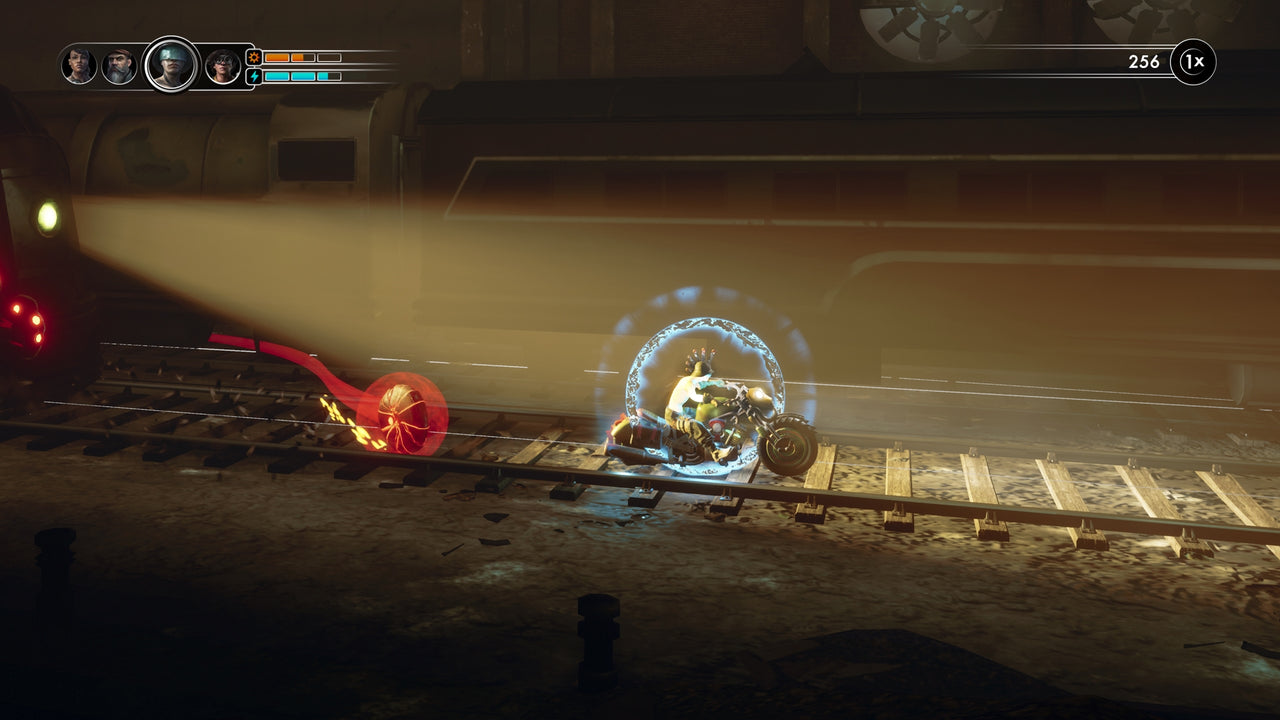The image size is (1280, 720).
Task: Click the red lights on the left locomotive
Action: pyautogui.click(x=27, y=325)
